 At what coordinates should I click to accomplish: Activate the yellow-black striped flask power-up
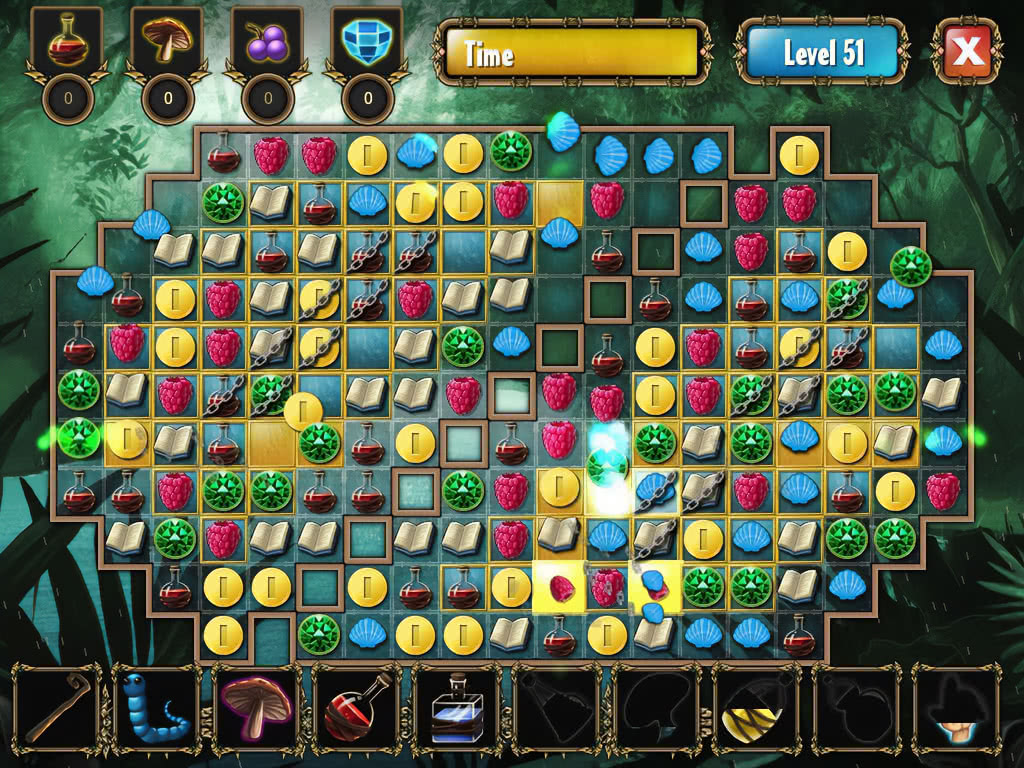tap(756, 707)
